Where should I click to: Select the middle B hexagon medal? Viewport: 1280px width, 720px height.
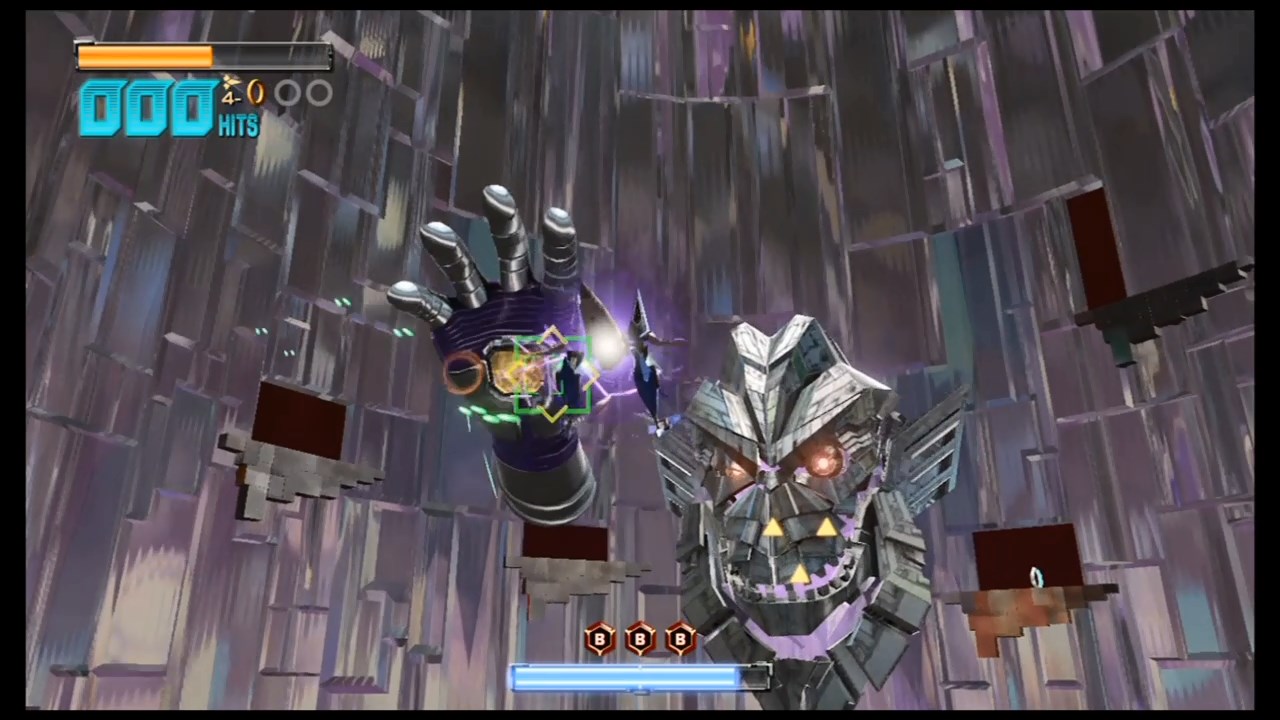[x=639, y=640]
